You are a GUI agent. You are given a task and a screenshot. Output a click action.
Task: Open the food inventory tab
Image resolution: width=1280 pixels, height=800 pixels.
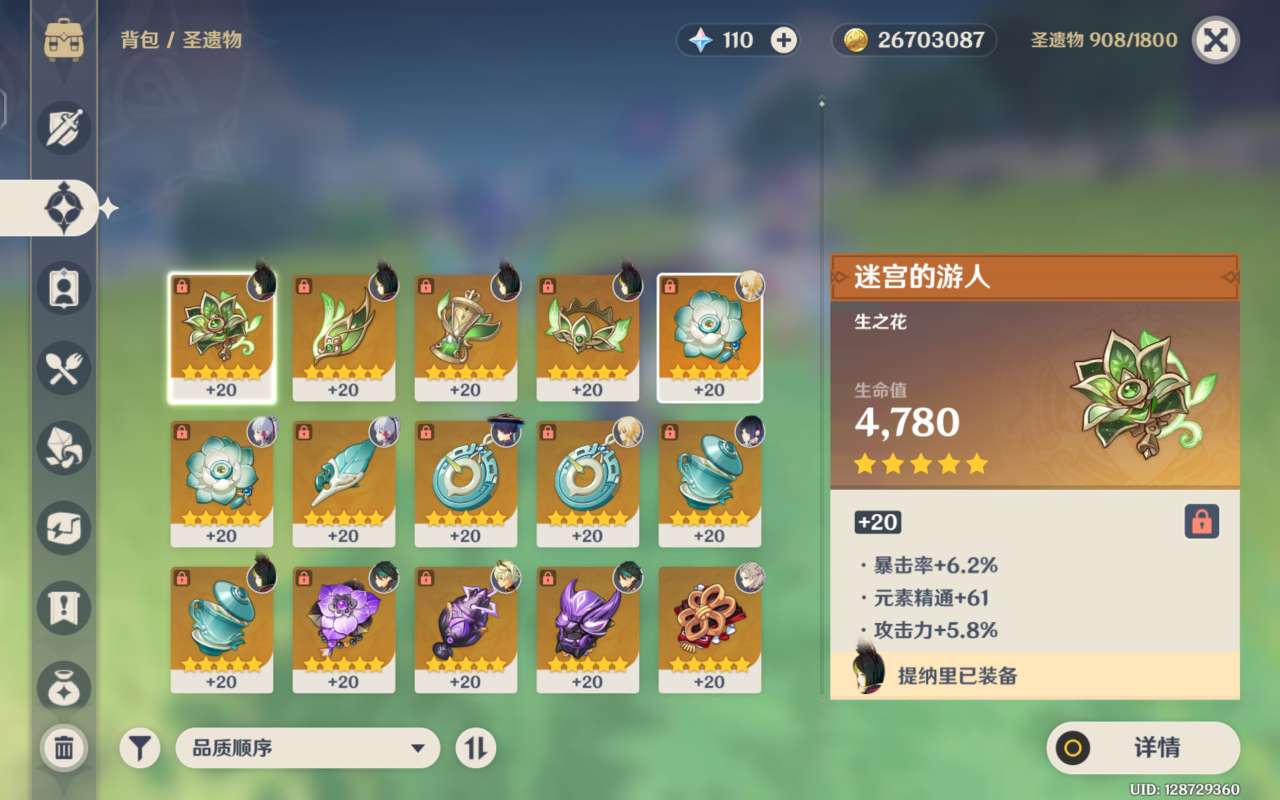(65, 368)
